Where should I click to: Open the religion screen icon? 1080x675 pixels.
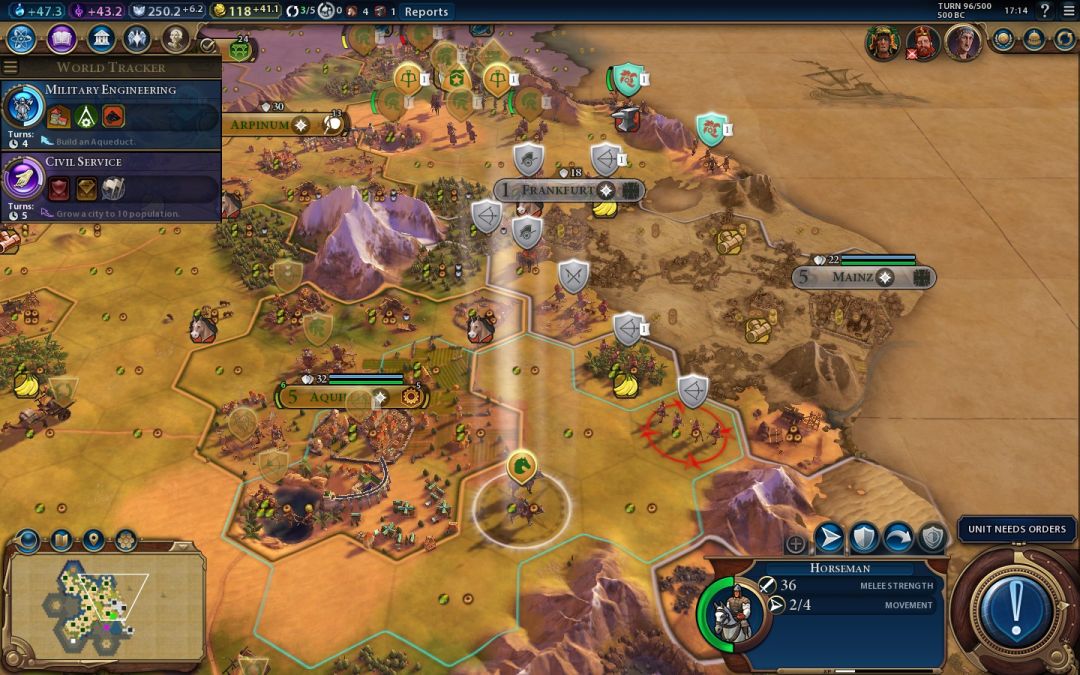tap(137, 39)
